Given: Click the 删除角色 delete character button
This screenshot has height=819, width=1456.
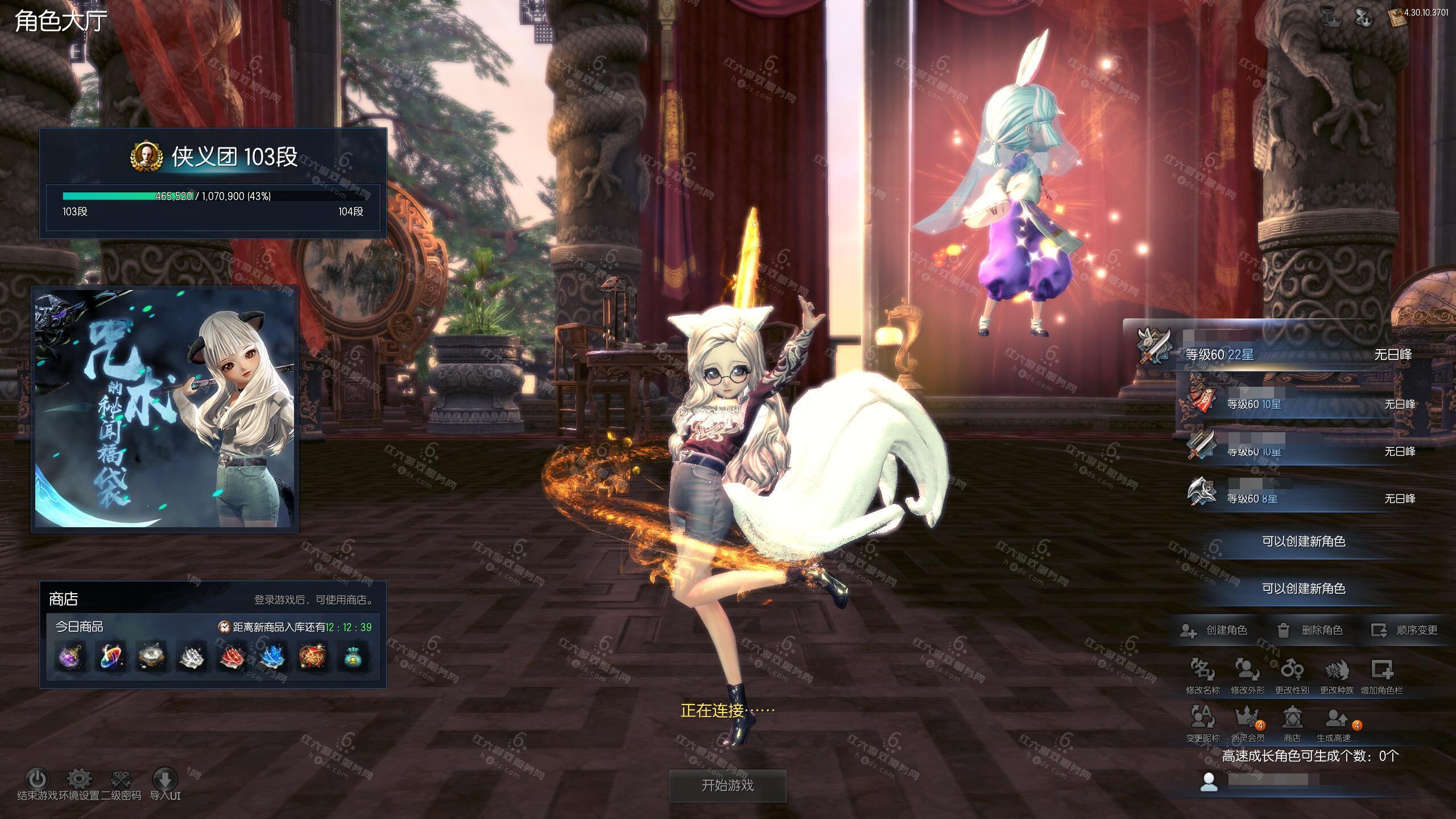Looking at the screenshot, I should (x=1310, y=630).
